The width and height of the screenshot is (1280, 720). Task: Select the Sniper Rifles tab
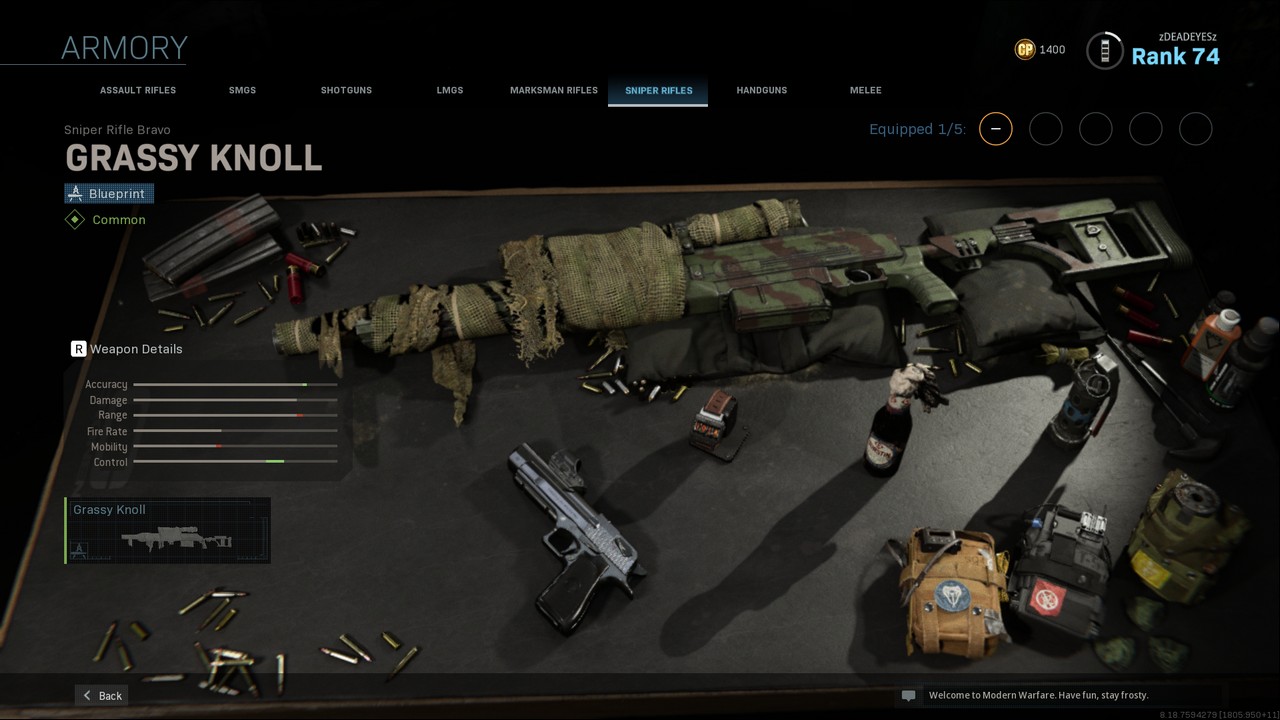click(658, 90)
